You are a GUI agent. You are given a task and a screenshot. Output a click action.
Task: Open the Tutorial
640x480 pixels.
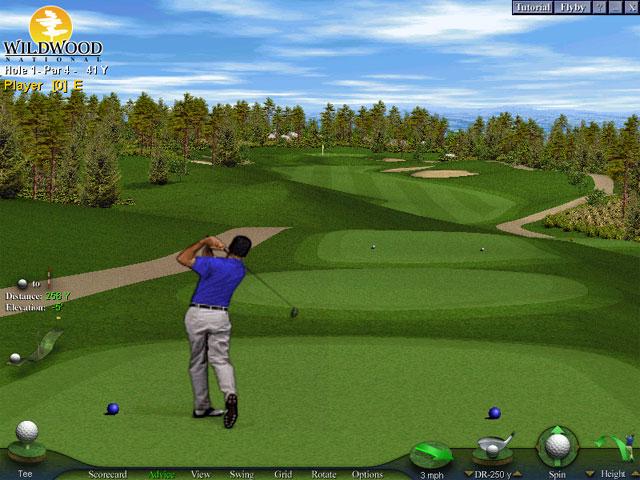pos(532,8)
